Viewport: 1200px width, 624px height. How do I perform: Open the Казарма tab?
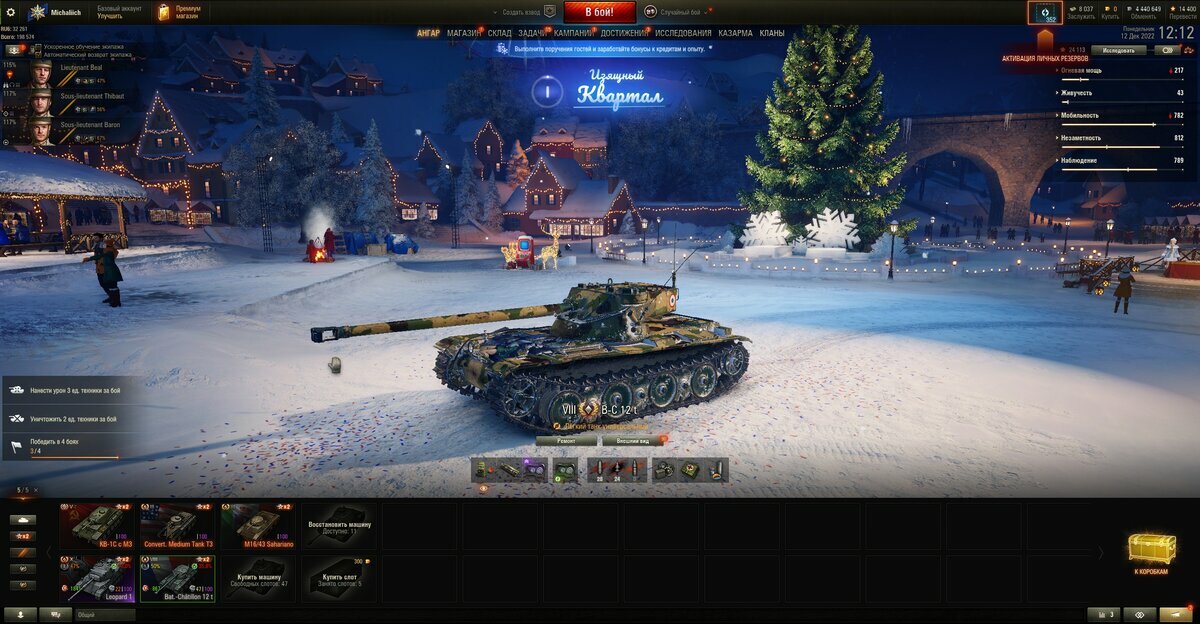(735, 33)
